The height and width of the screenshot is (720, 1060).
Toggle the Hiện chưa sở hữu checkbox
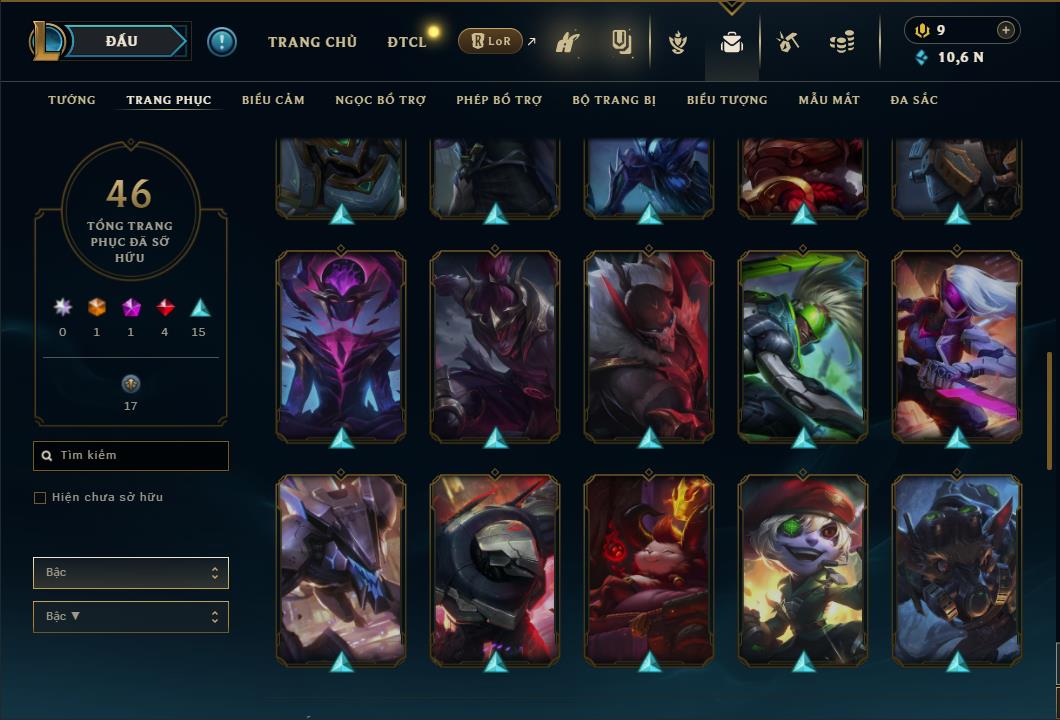coord(40,498)
